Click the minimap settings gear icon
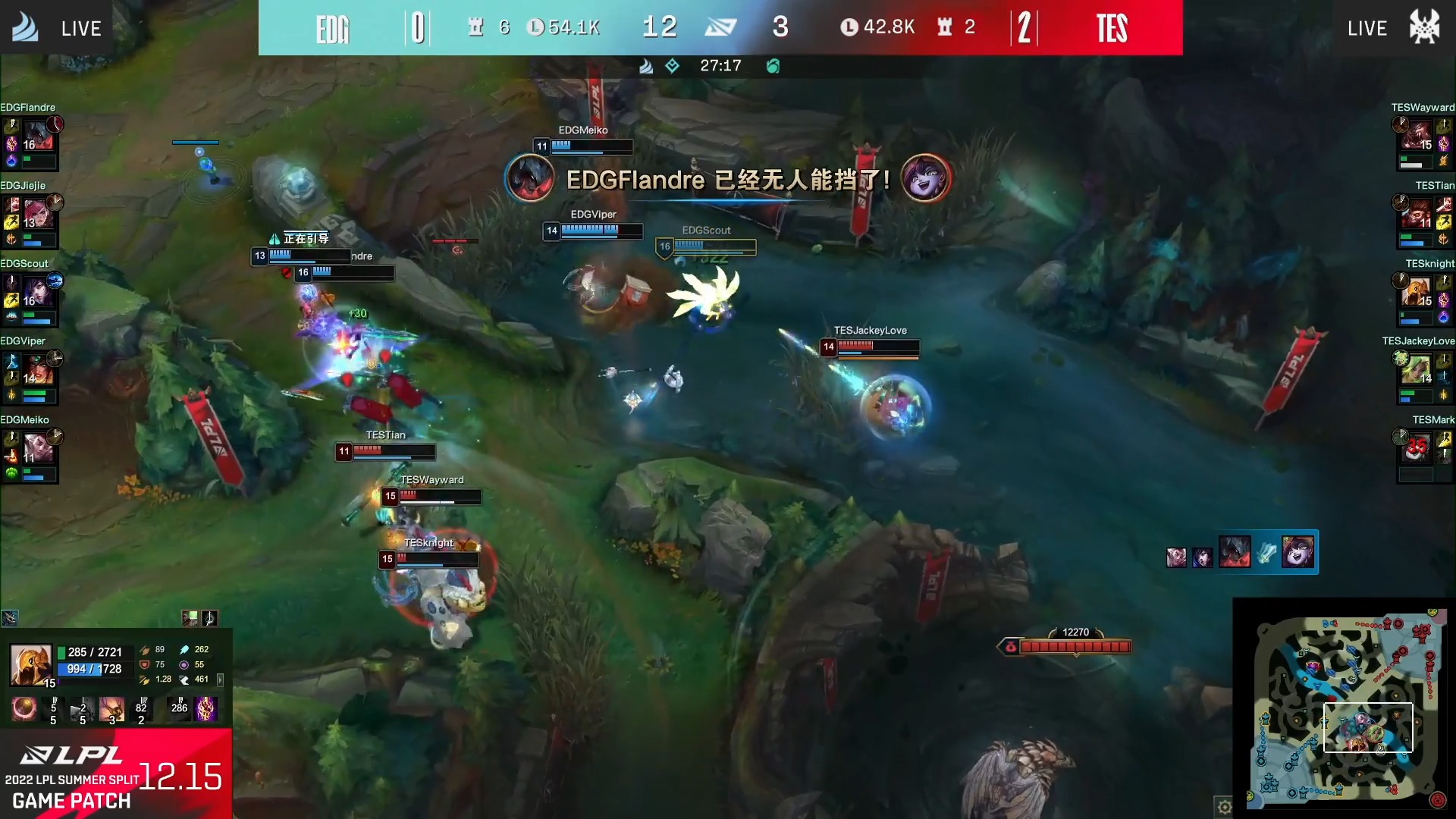Viewport: 1456px width, 819px height. click(1226, 807)
